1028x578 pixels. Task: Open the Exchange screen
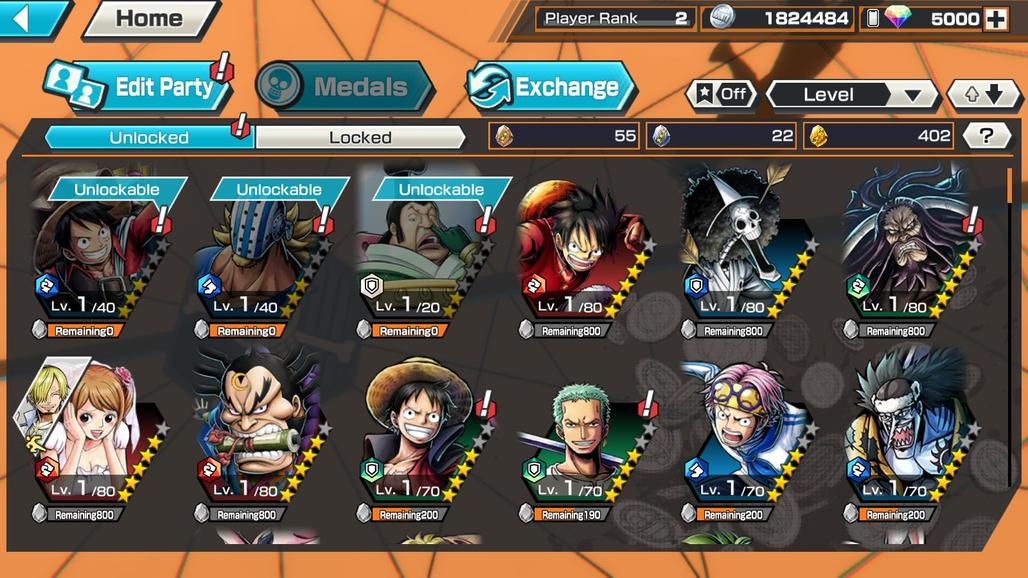point(552,87)
